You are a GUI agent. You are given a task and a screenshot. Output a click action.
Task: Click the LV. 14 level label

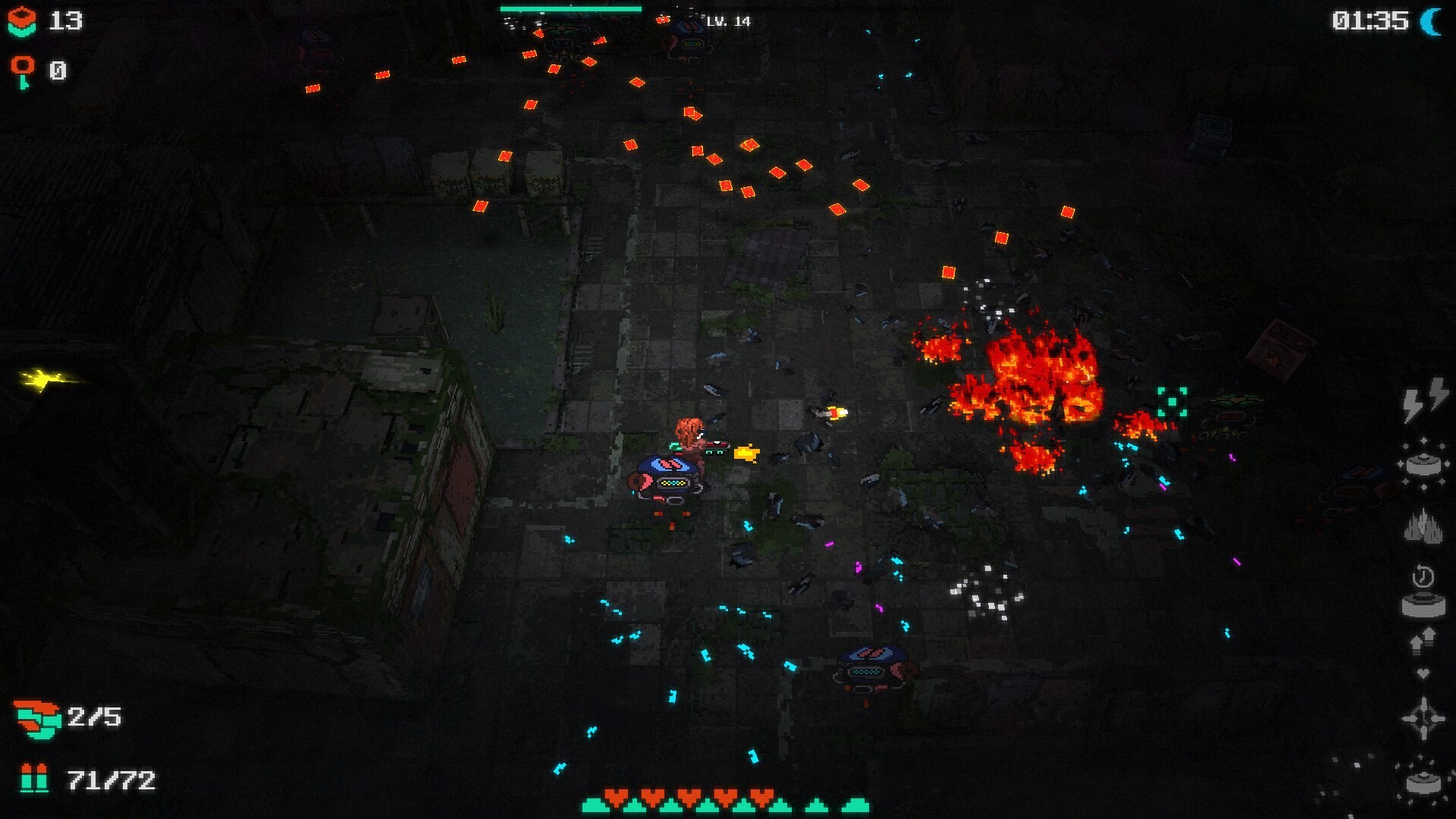[x=728, y=22]
